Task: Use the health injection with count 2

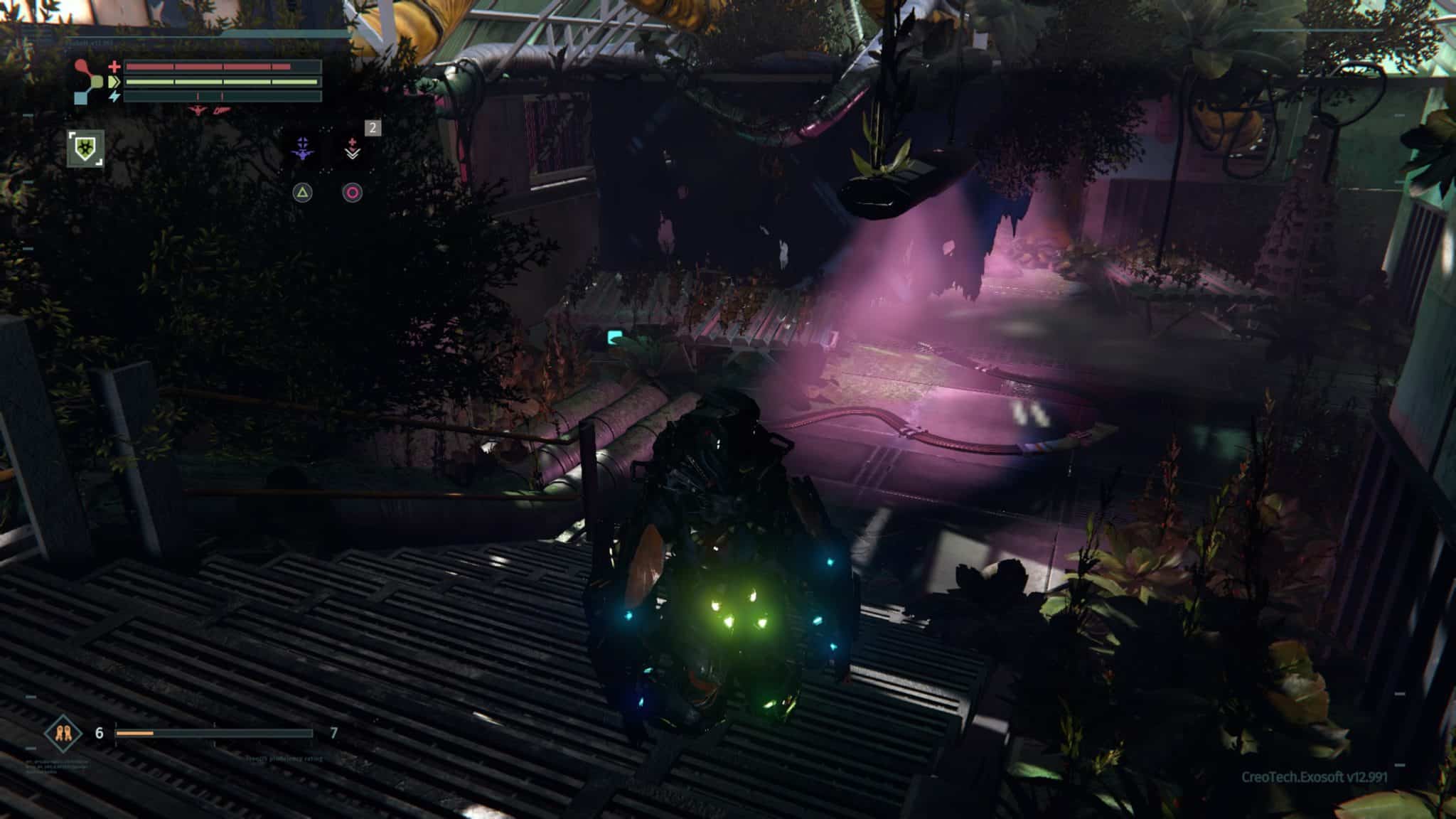Action: pyautogui.click(x=353, y=149)
